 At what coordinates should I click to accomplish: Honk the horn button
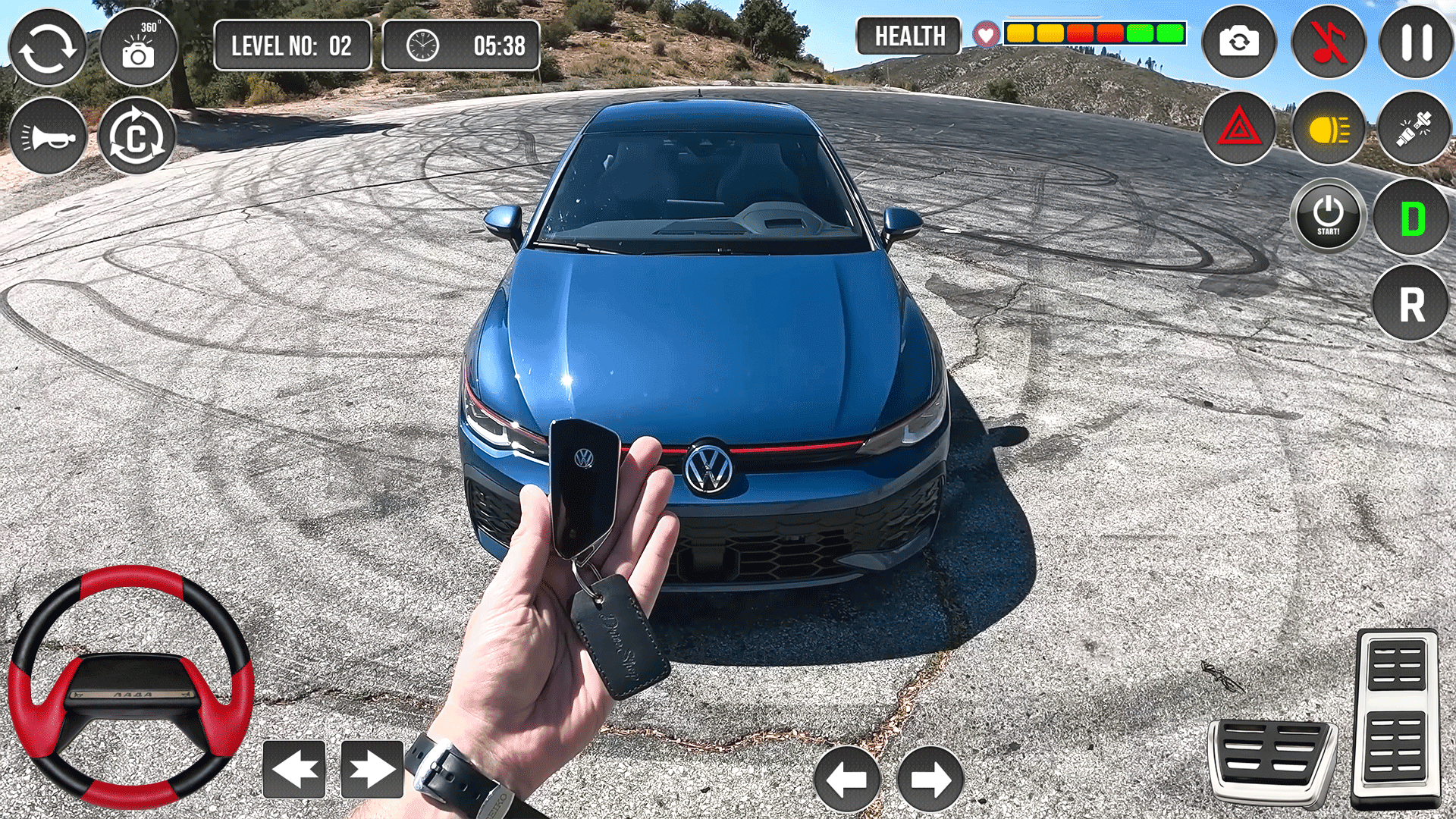tap(48, 136)
